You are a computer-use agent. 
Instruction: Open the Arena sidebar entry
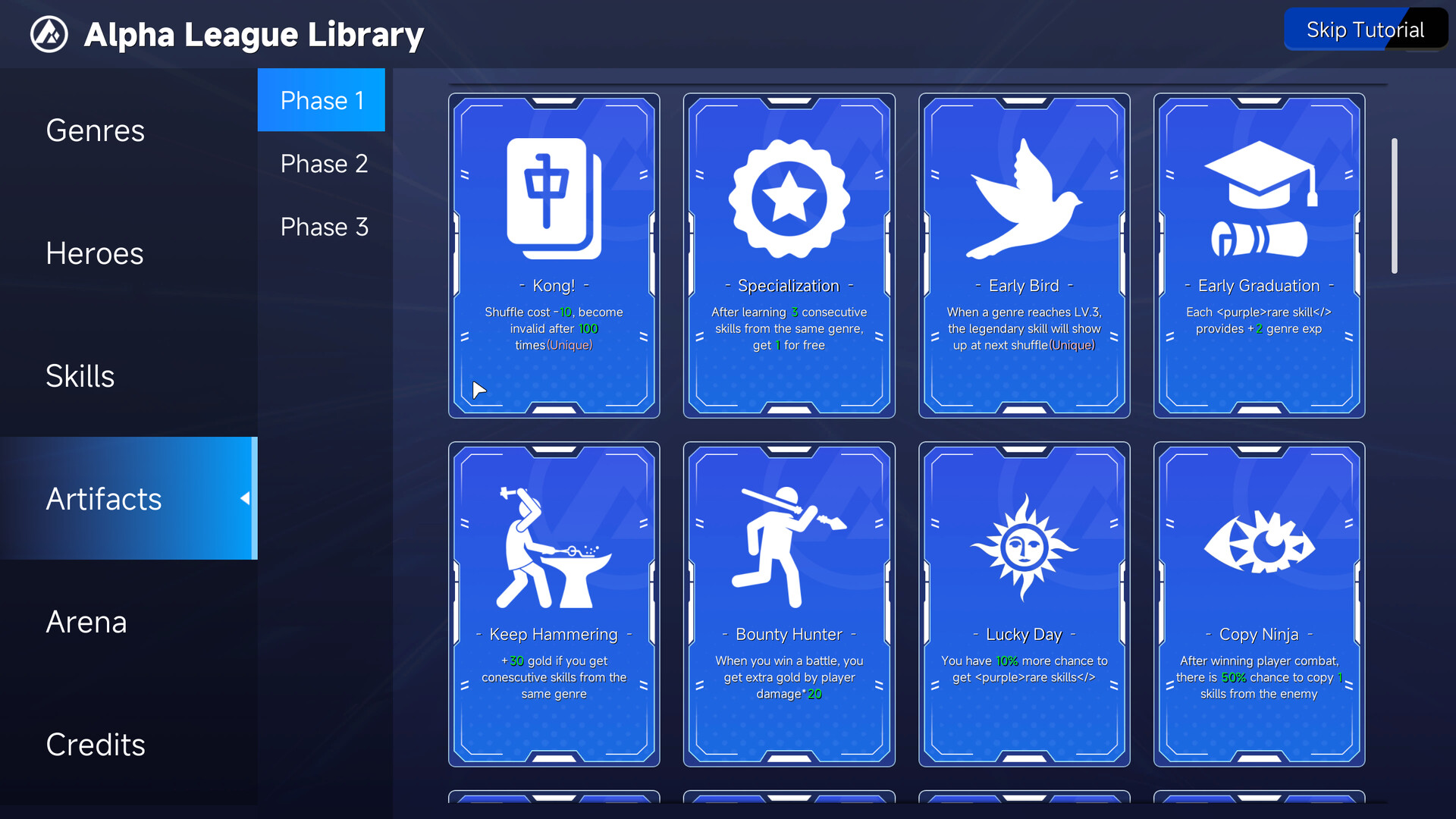[x=87, y=622]
